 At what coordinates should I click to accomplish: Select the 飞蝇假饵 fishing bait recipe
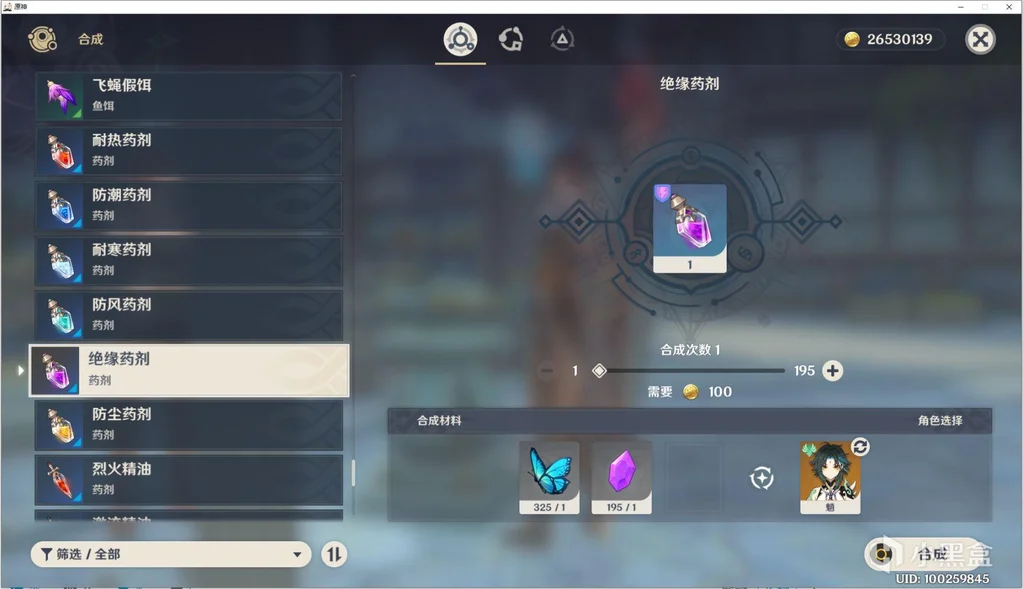click(188, 95)
